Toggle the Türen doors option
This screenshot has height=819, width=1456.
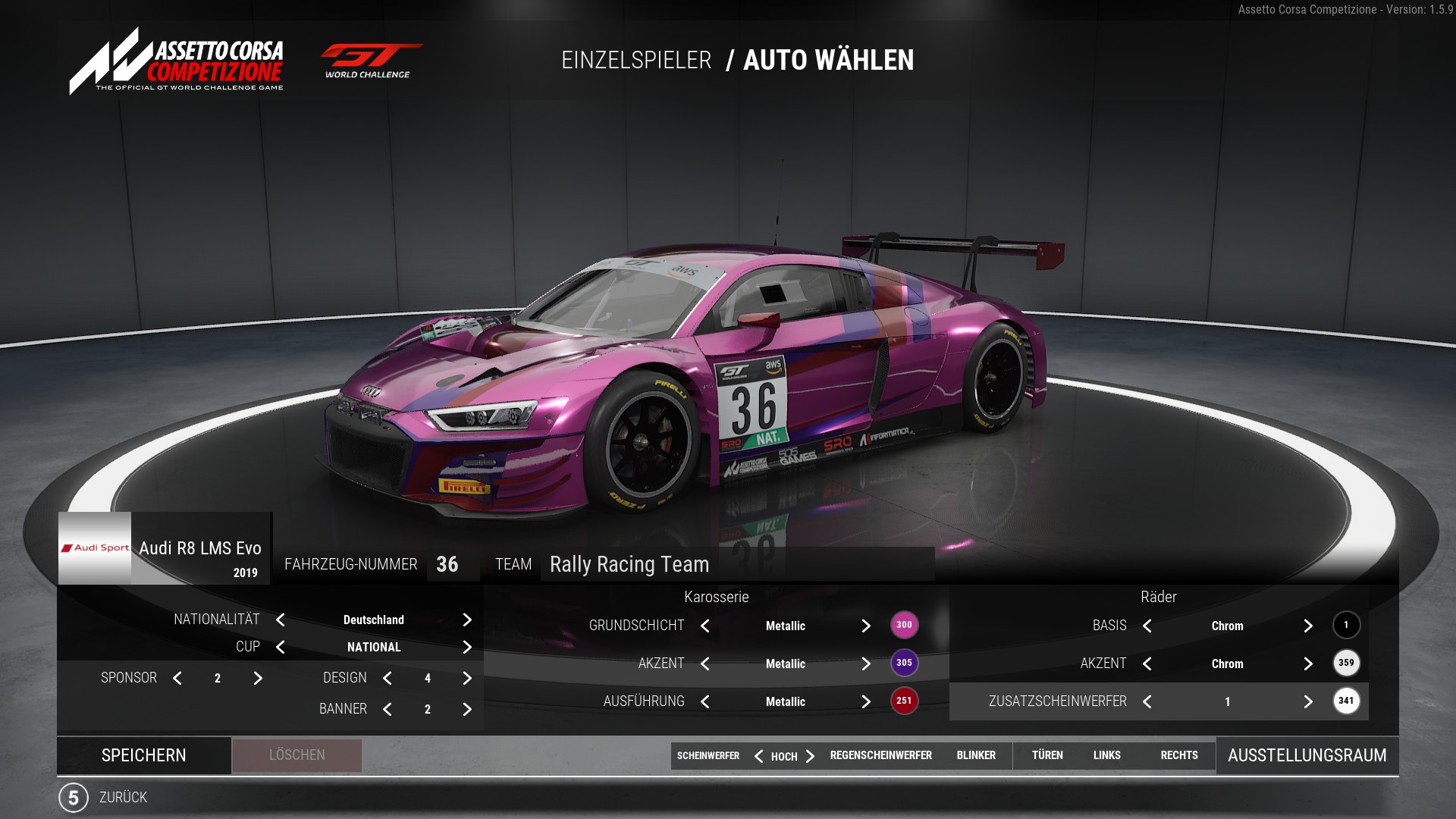(1047, 755)
